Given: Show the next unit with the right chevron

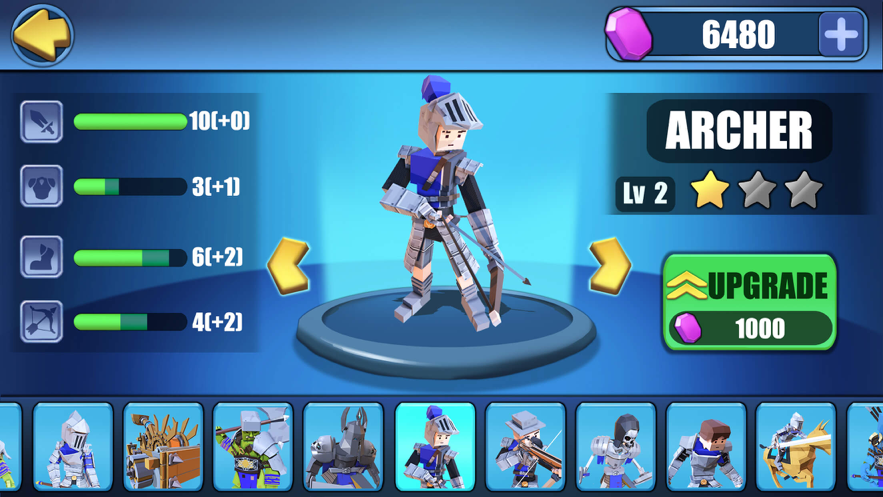Looking at the screenshot, I should (609, 266).
